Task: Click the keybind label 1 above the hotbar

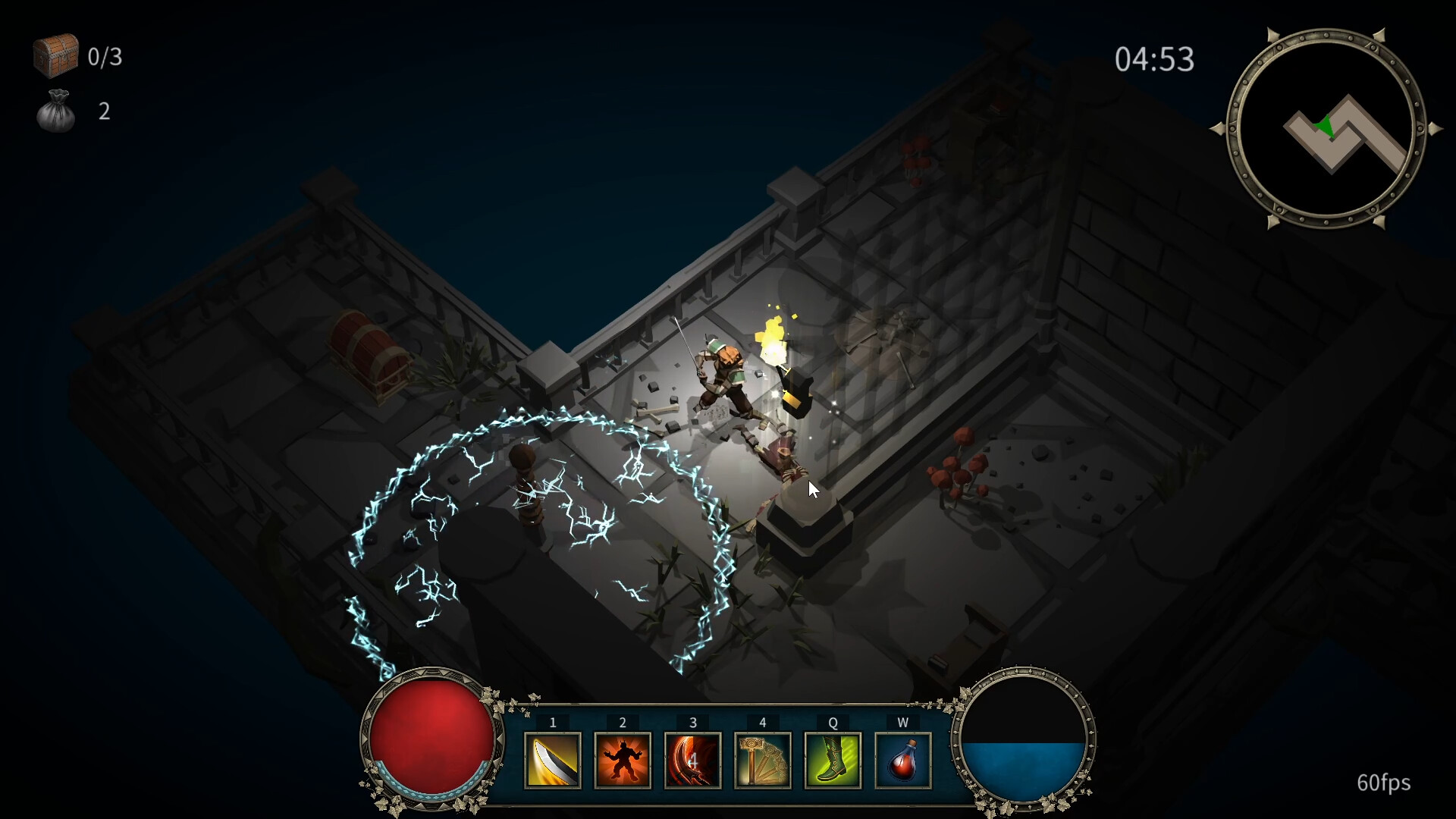Action: pos(553,723)
